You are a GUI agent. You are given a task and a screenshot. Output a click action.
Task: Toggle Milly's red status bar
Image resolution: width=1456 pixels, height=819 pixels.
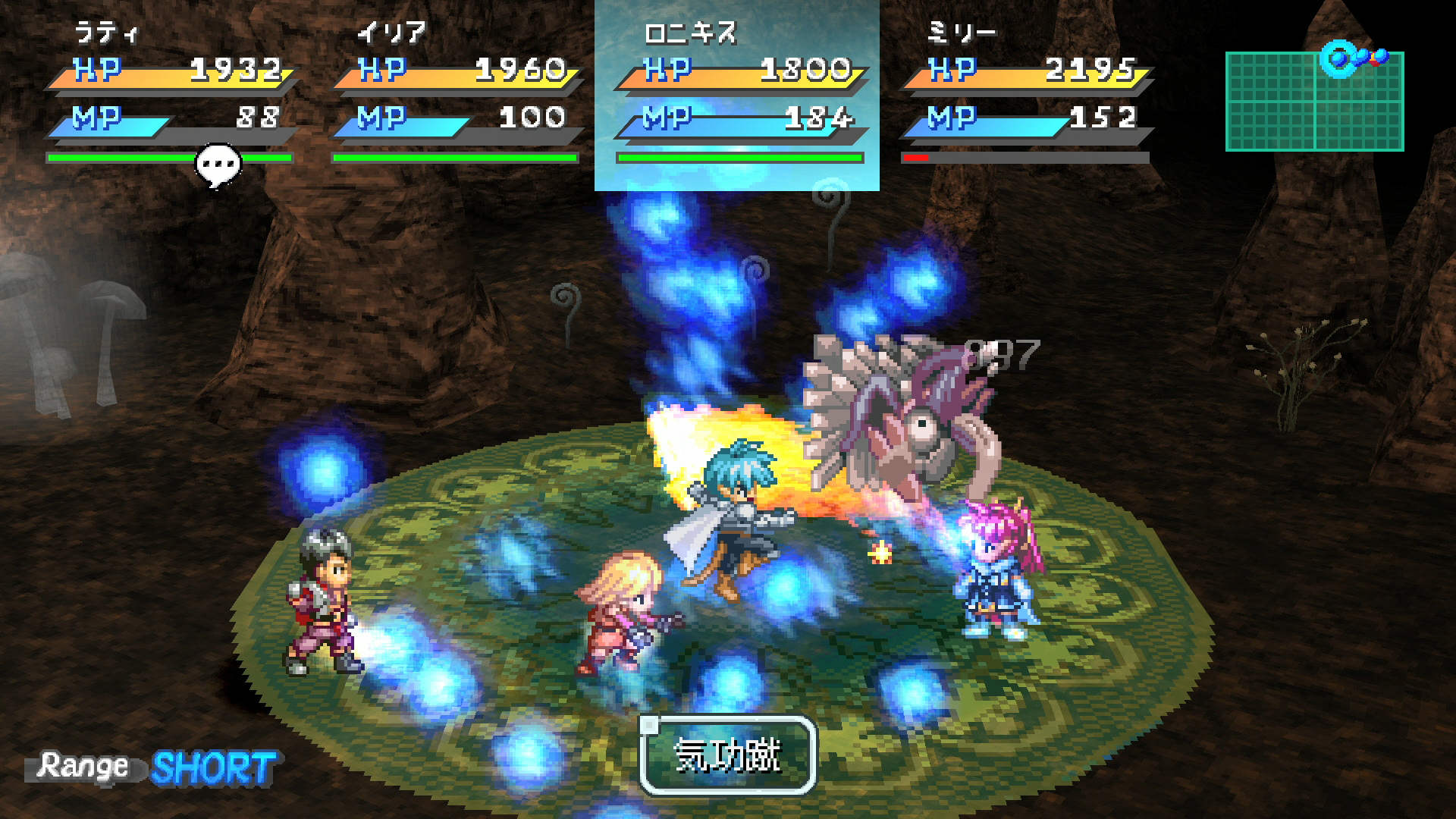coord(916,158)
